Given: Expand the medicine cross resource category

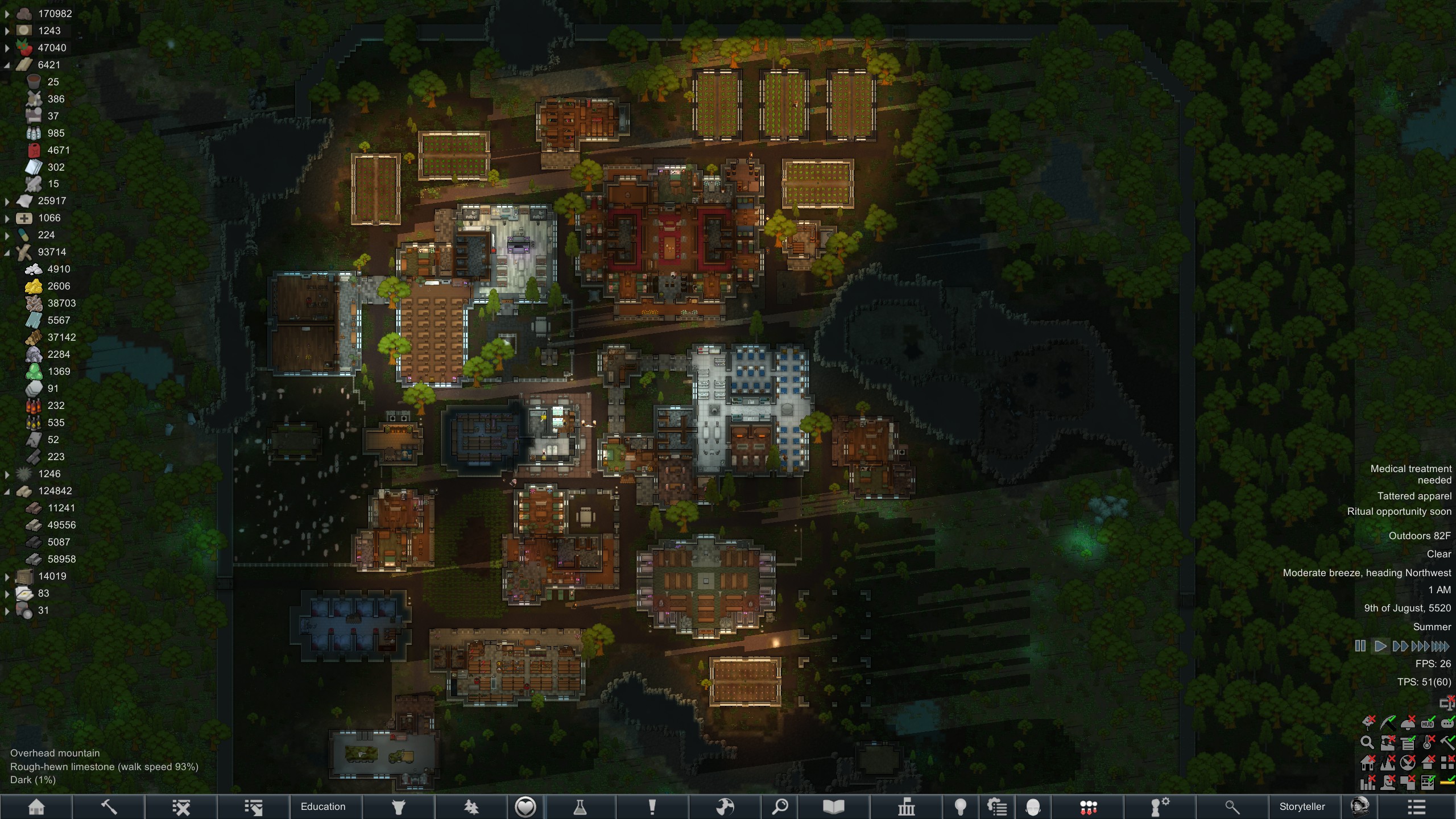Looking at the screenshot, I should [x=7, y=218].
